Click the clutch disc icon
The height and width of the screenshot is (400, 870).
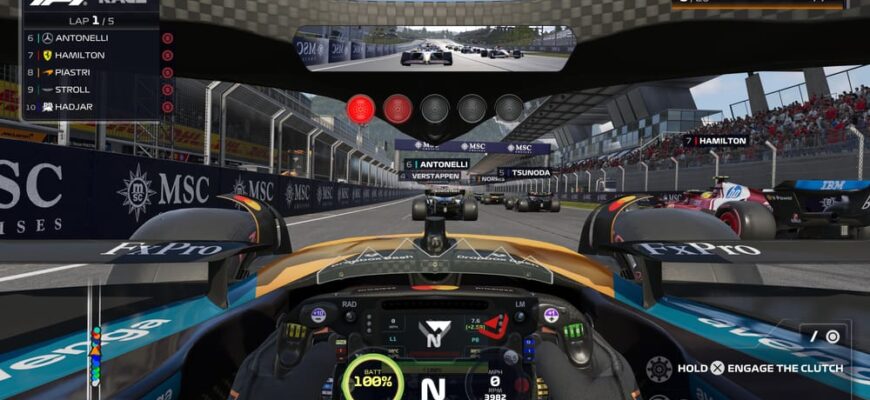(x=659, y=368)
